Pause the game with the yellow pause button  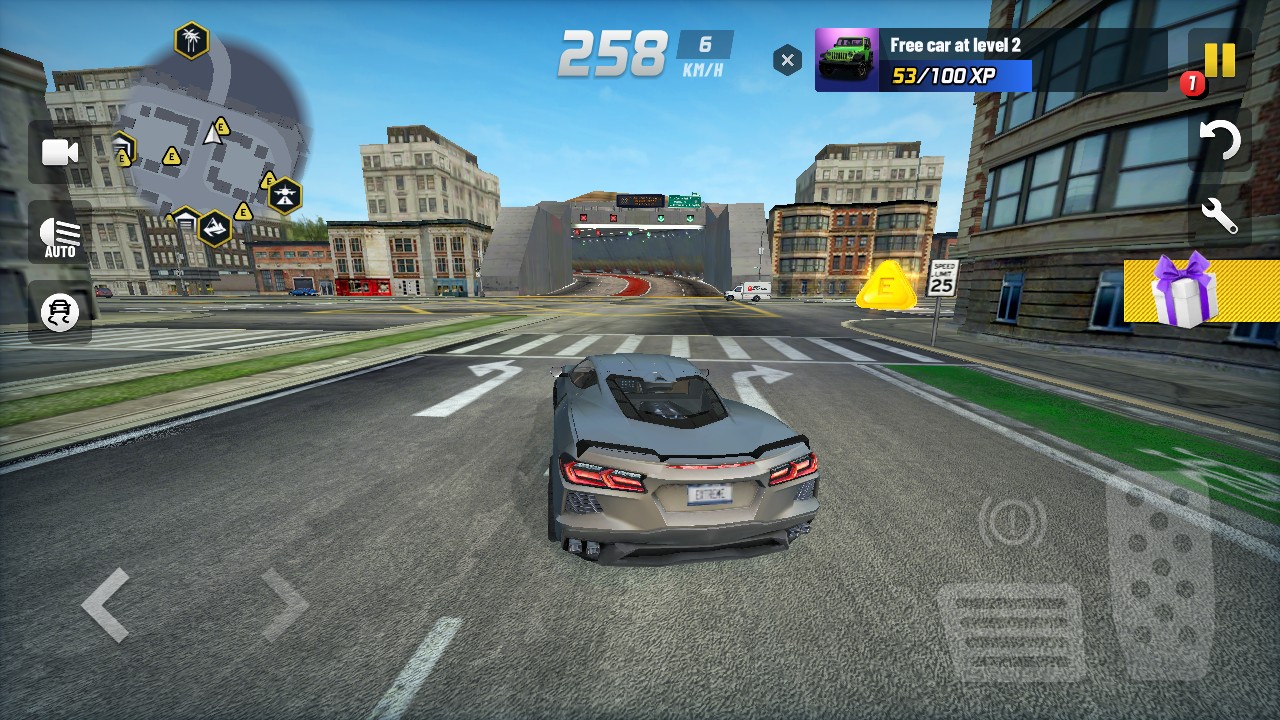pyautogui.click(x=1219, y=60)
